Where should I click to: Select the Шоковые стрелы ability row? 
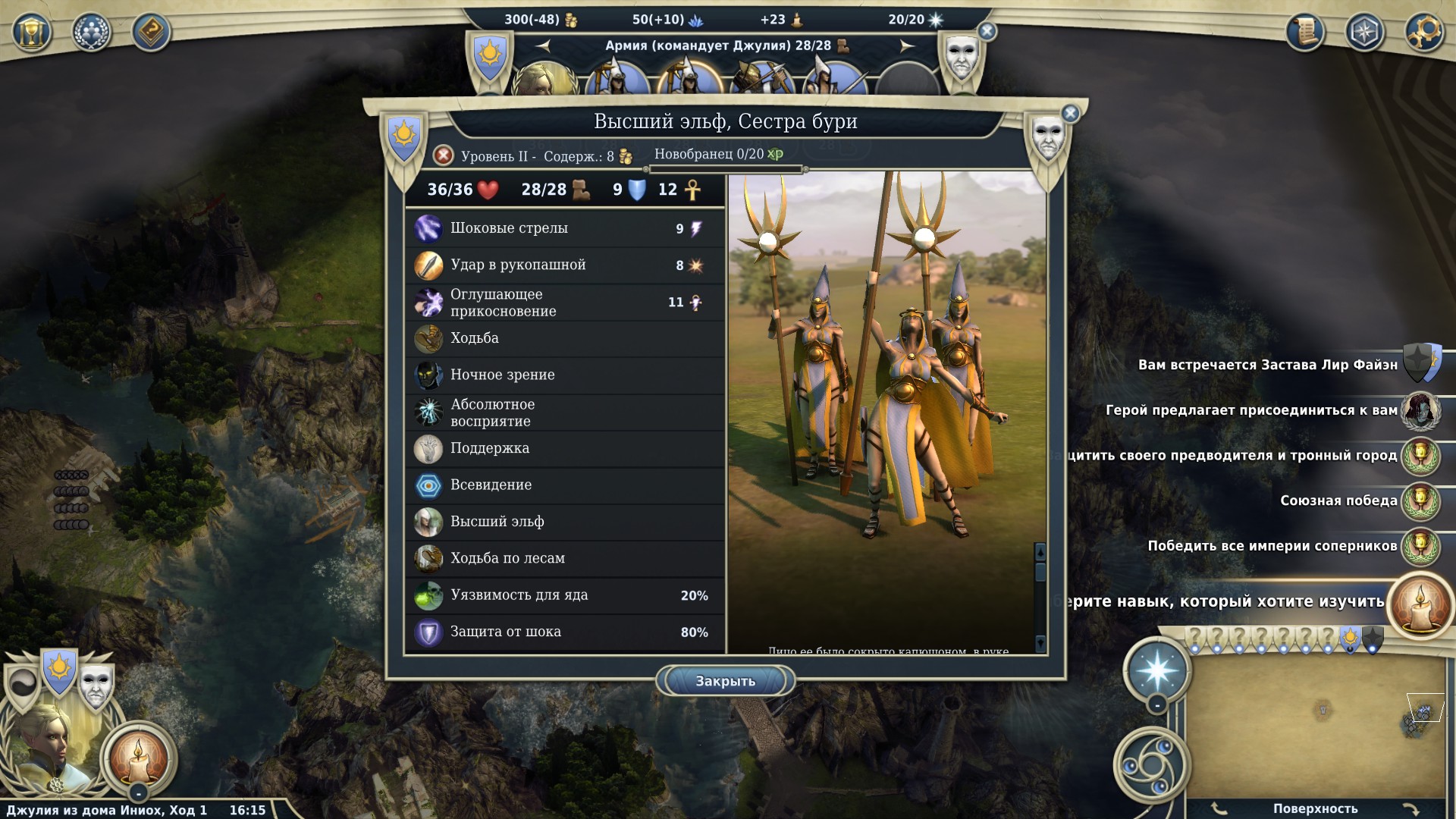(x=565, y=228)
